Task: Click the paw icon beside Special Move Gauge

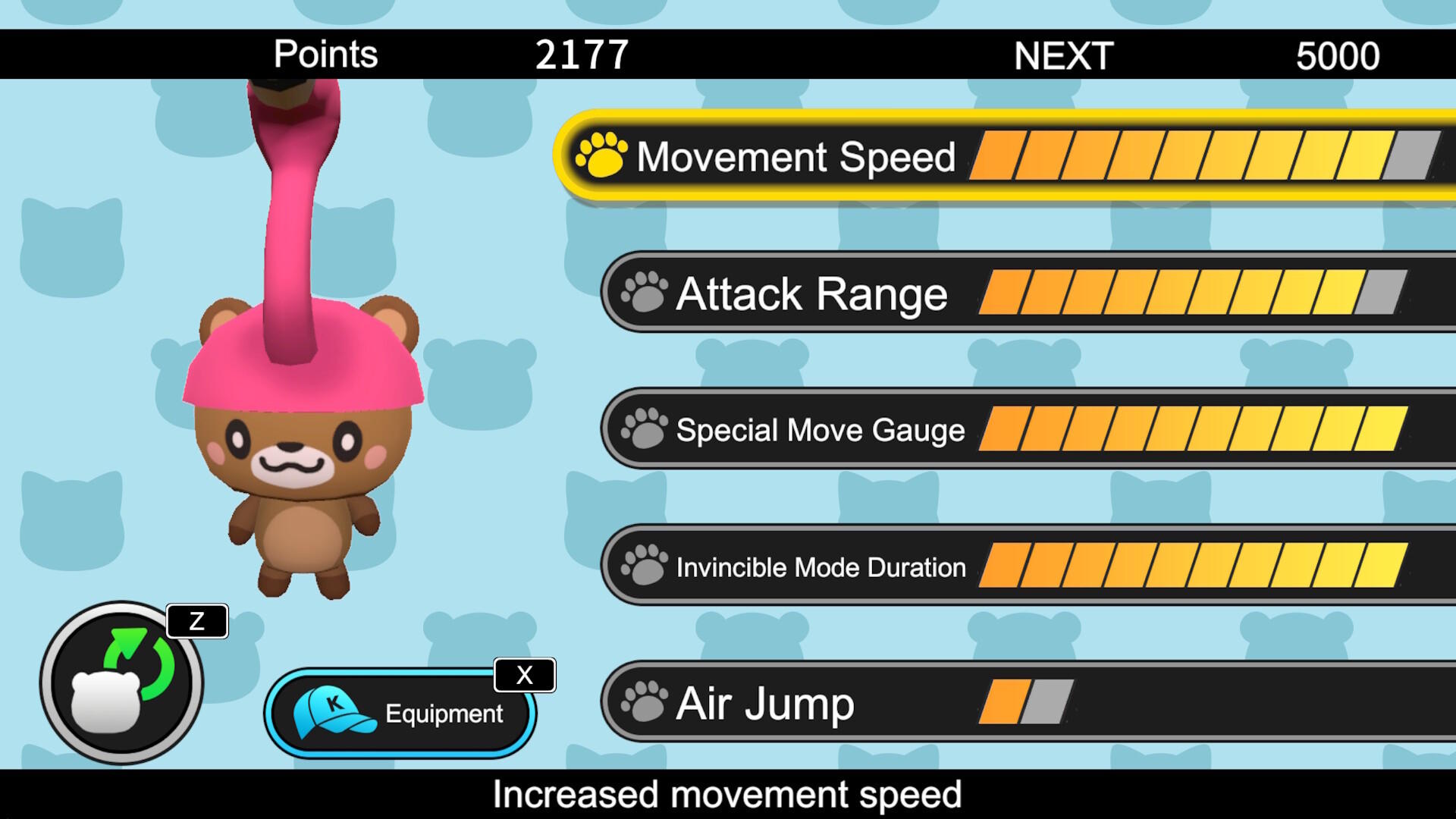Action: click(643, 430)
